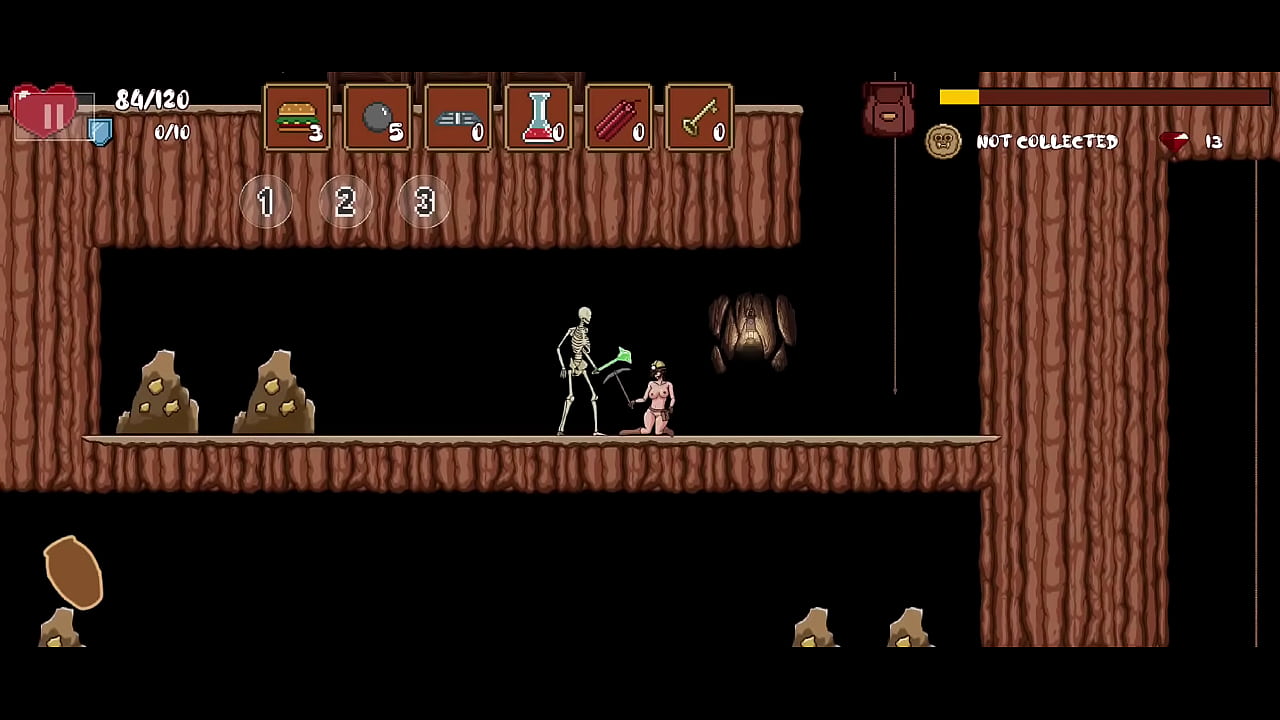This screenshot has height=720, width=1280.
Task: Select the golden key item slot
Action: (699, 118)
